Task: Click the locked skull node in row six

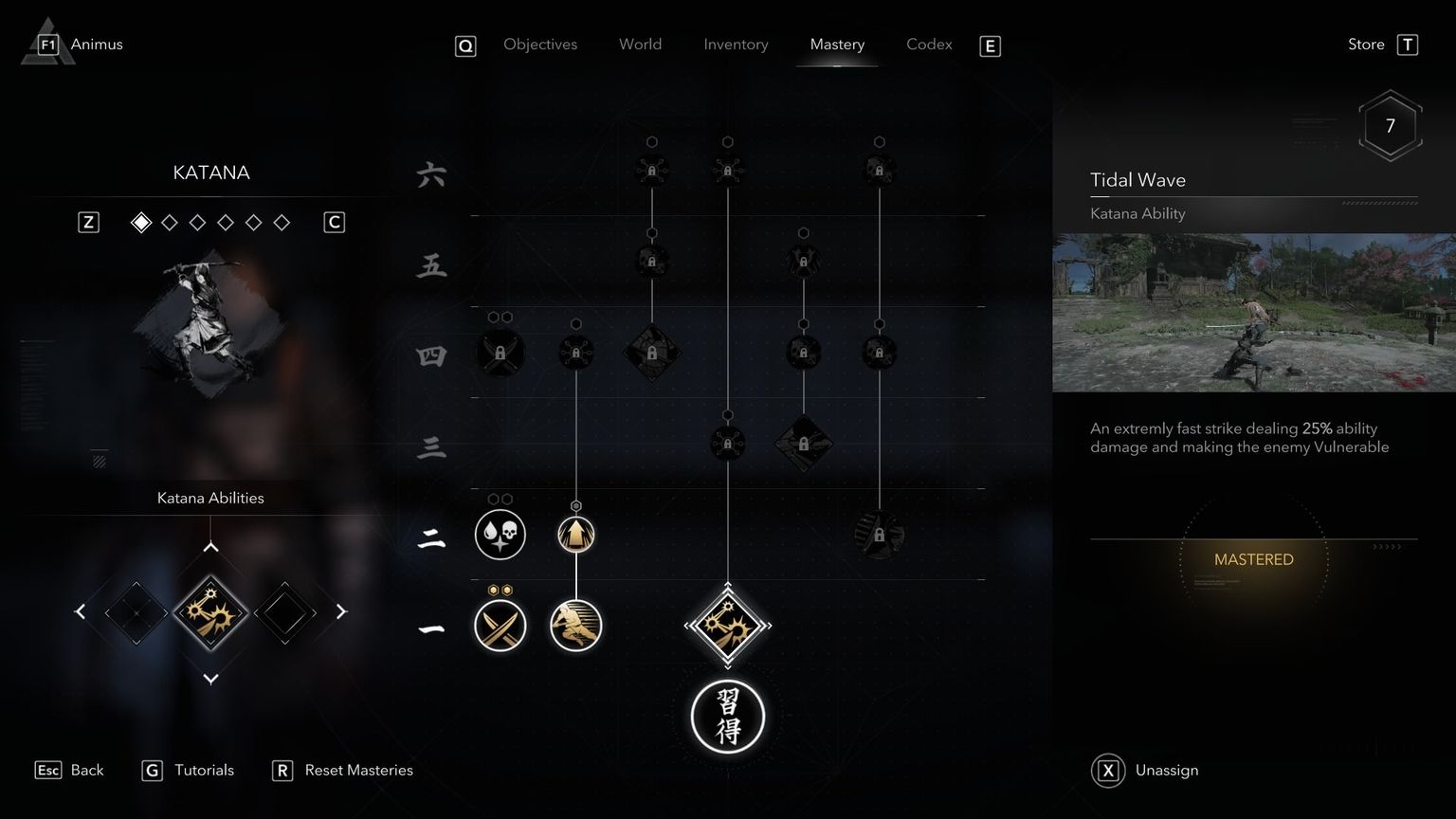Action: [x=879, y=169]
